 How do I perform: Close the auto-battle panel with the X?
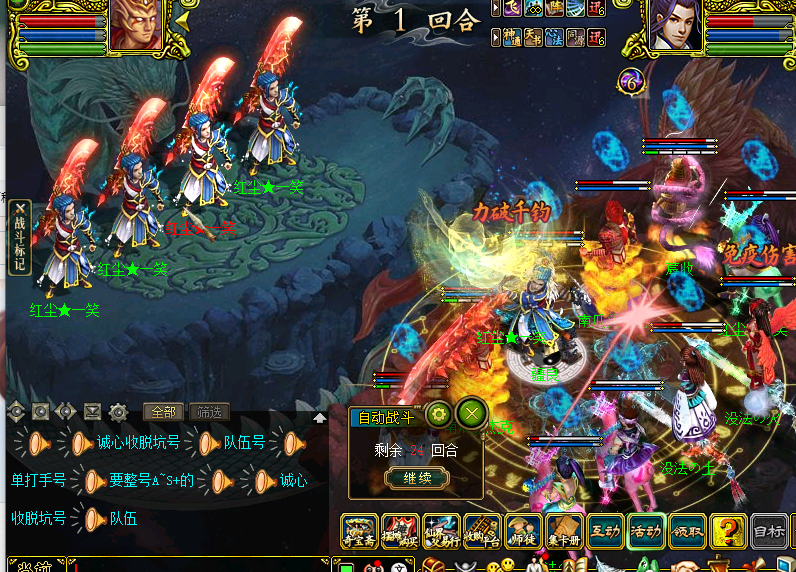472,414
